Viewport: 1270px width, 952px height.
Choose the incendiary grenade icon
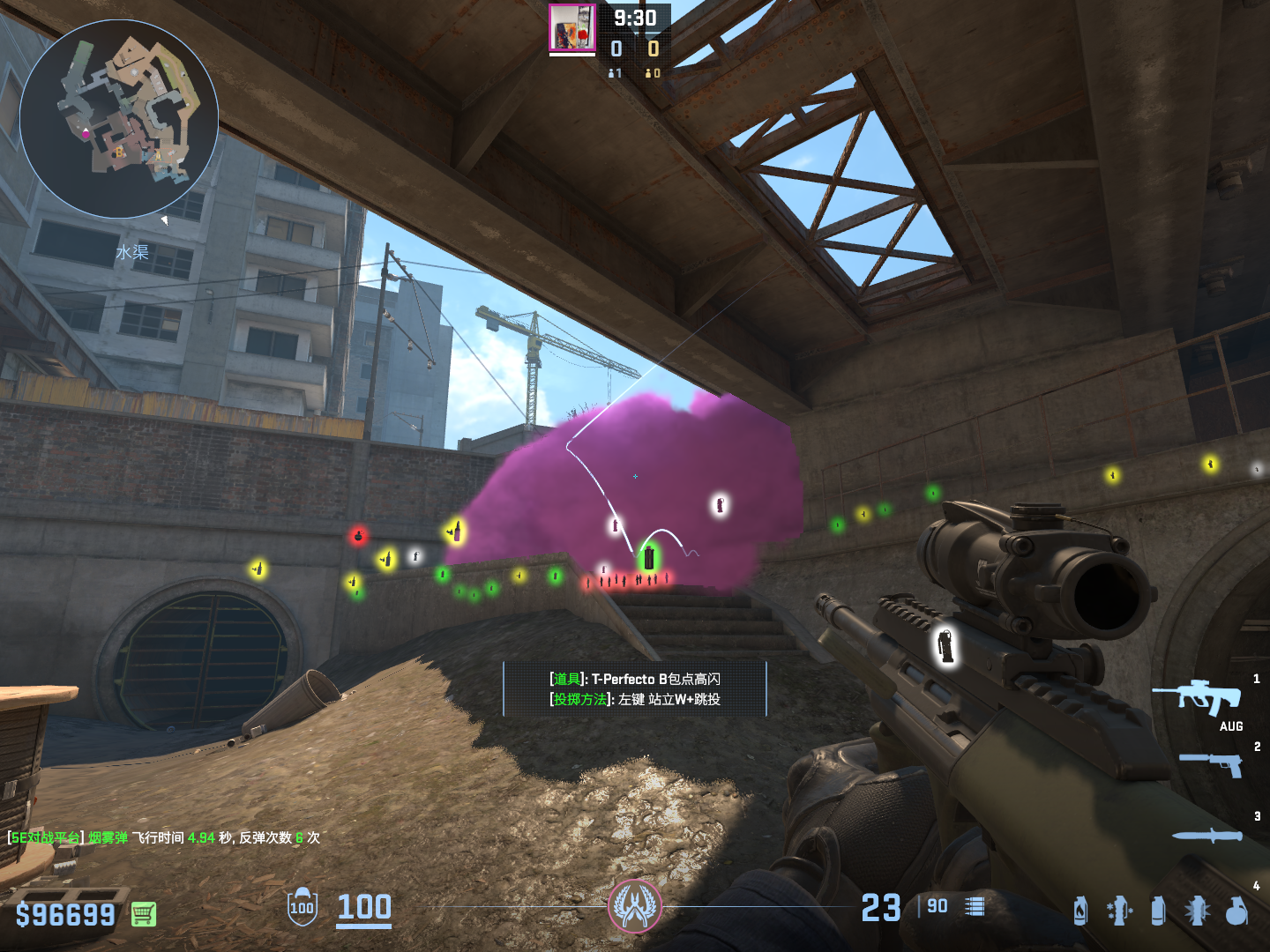tap(1080, 911)
